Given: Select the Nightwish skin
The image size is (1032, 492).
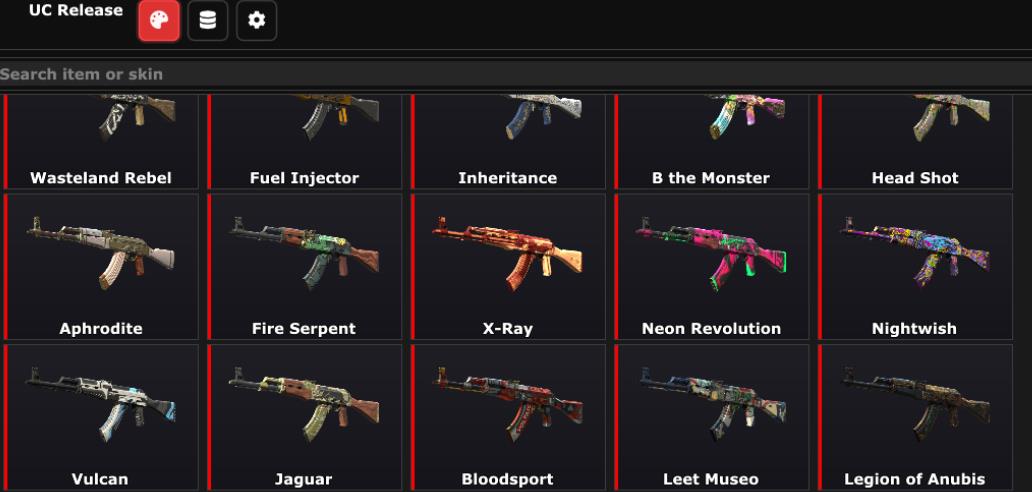Looking at the screenshot, I should click(x=915, y=267).
